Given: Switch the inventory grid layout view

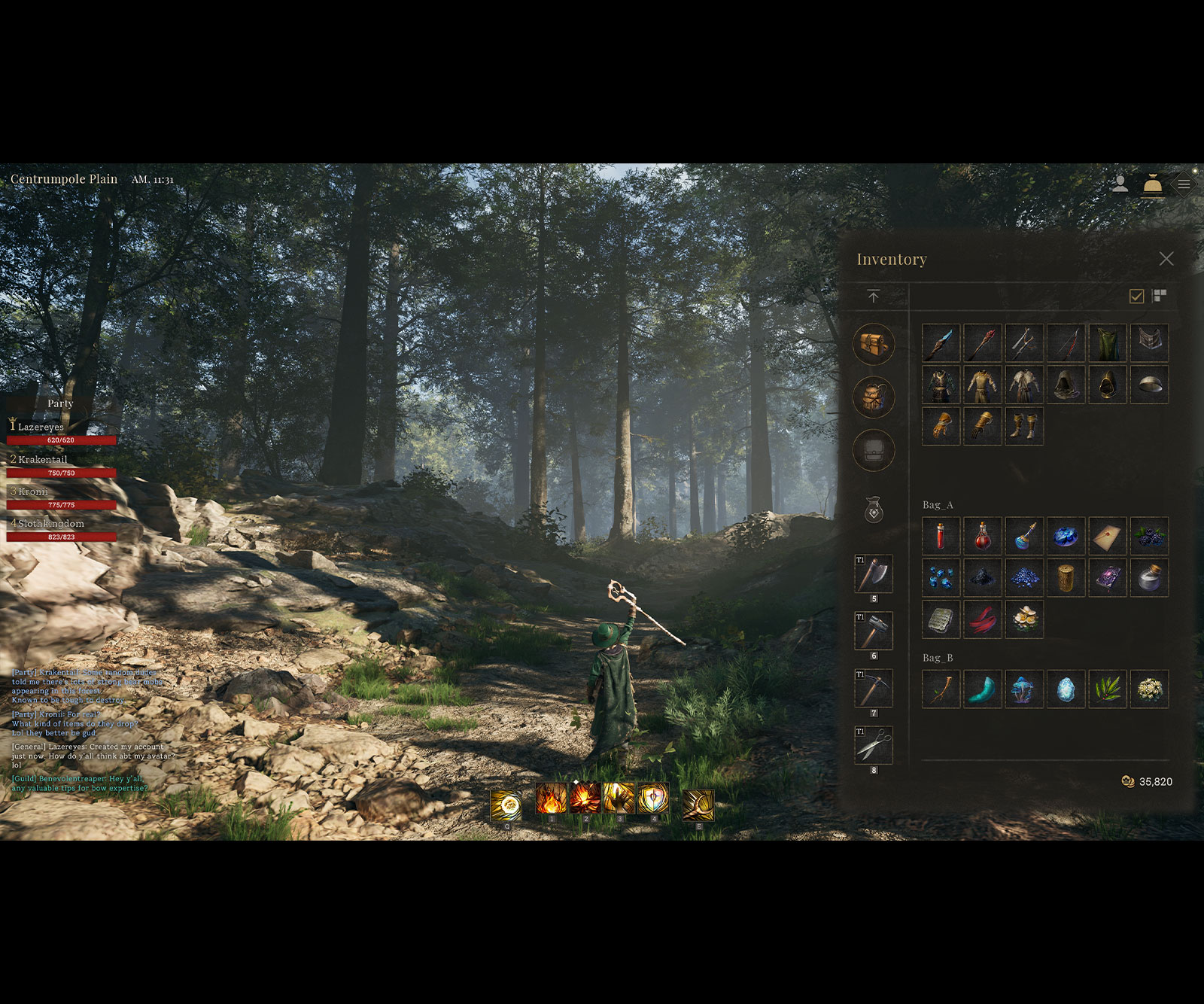Looking at the screenshot, I should [x=1160, y=296].
